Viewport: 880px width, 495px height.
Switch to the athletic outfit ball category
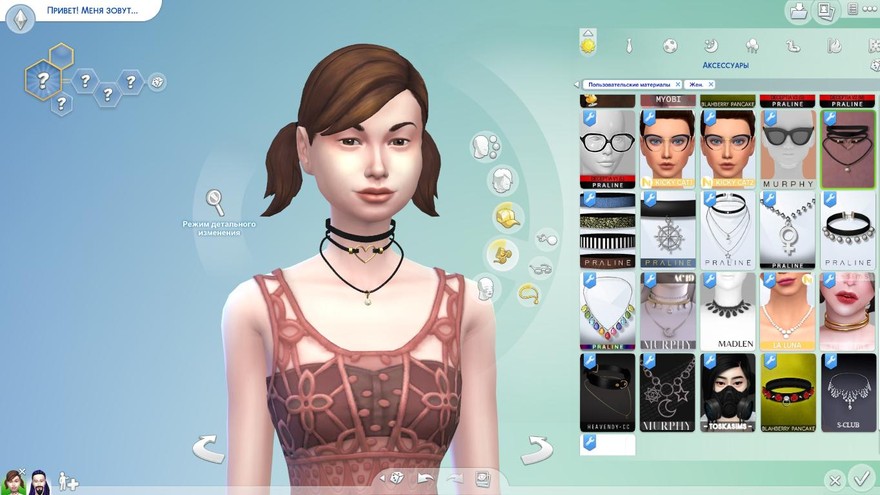670,46
